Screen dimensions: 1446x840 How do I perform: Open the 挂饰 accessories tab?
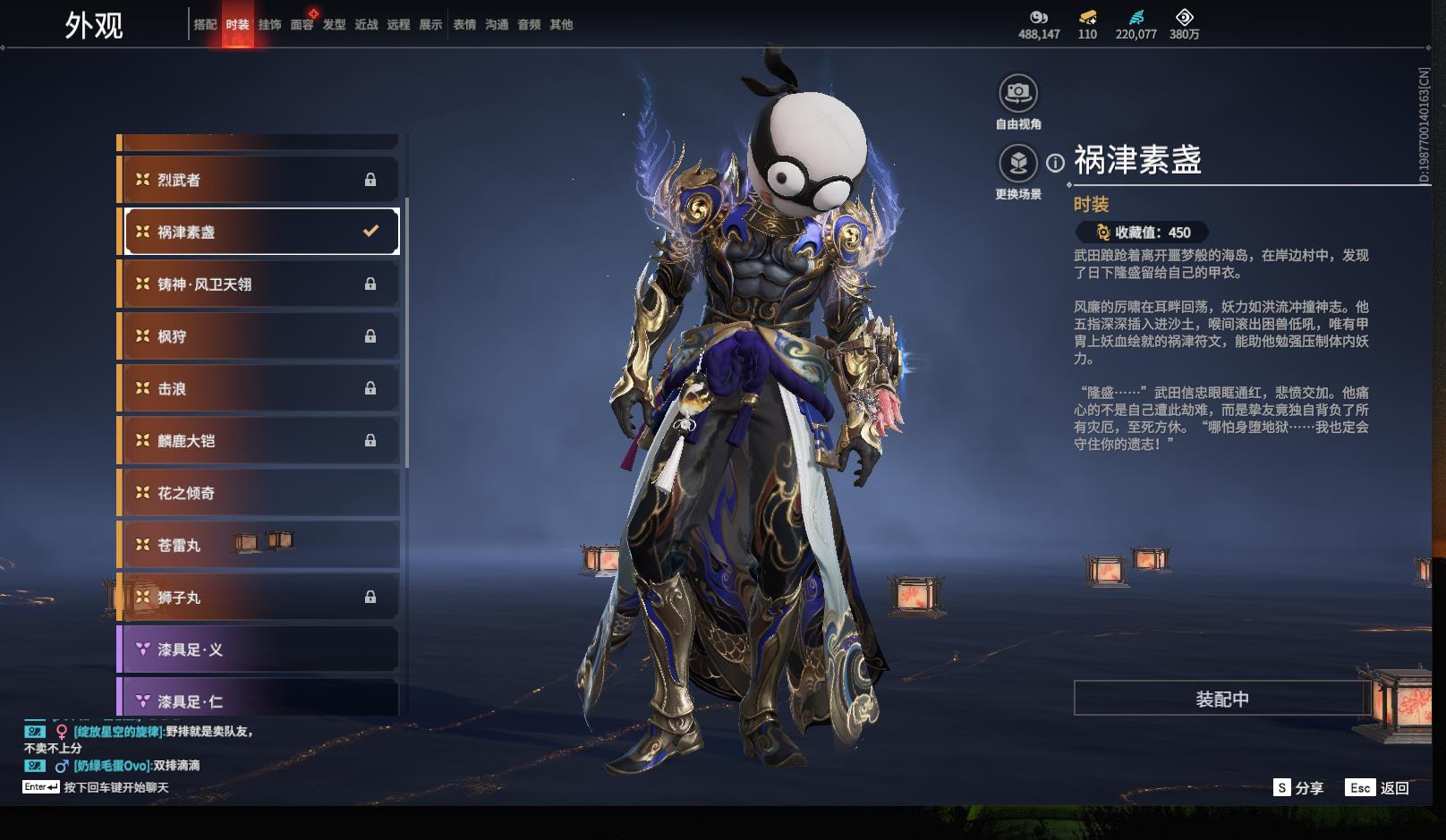269,25
